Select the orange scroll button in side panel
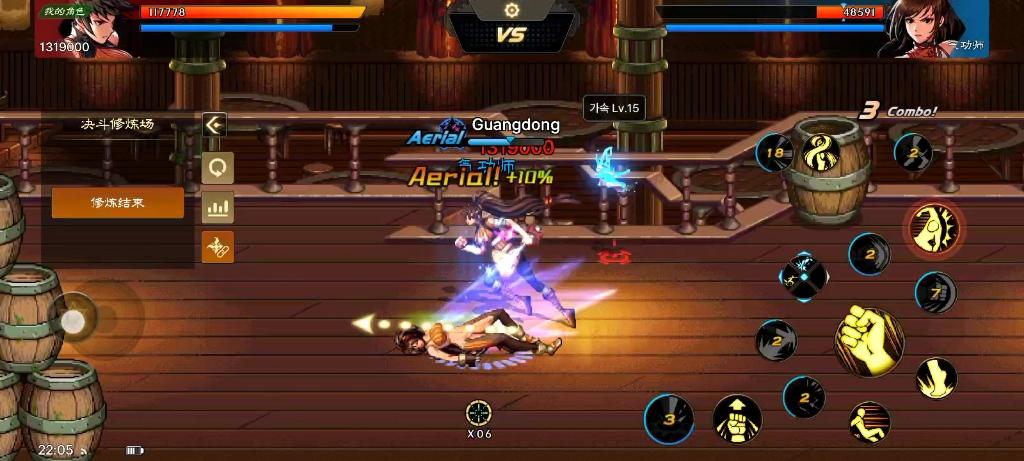This screenshot has height=461, width=1024. click(217, 247)
